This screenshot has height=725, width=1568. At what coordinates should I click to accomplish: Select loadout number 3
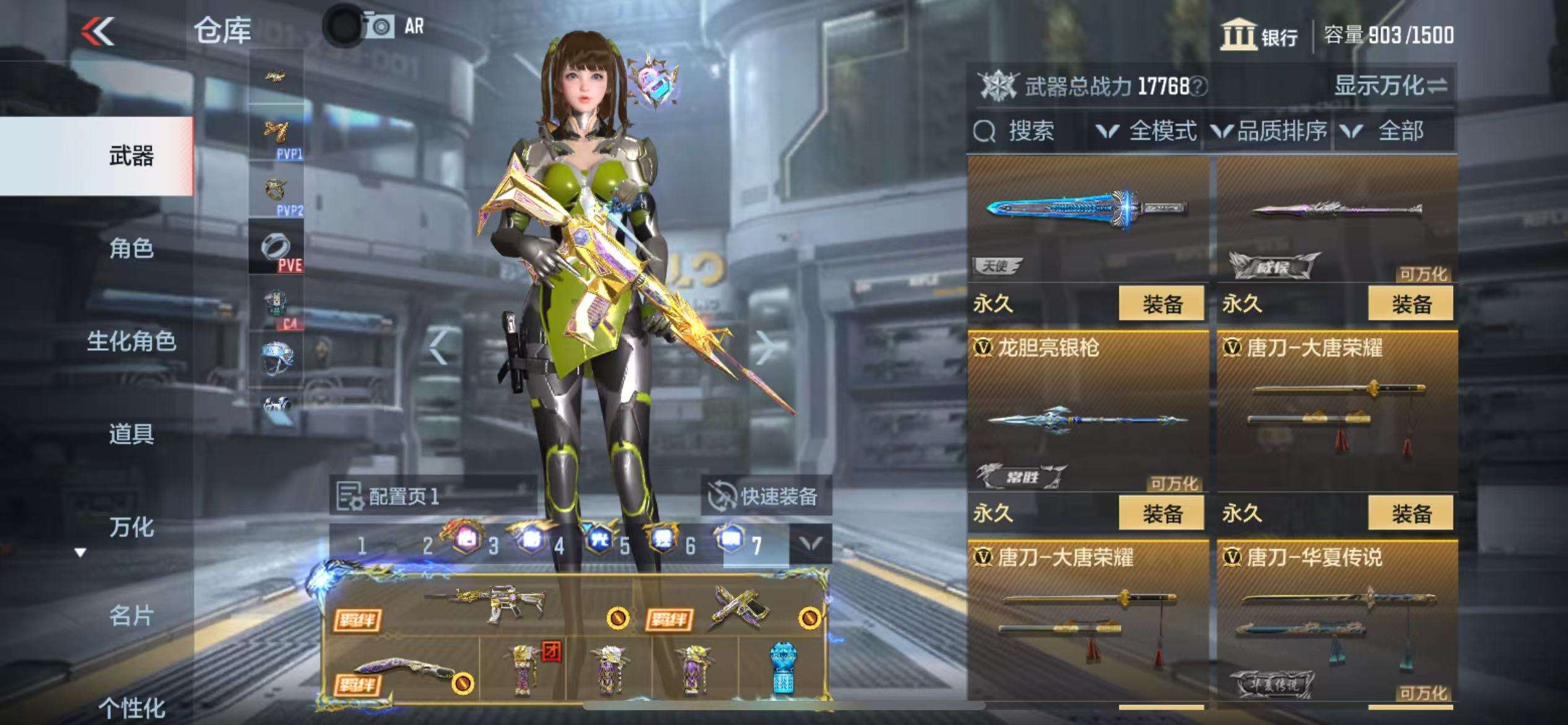pyautogui.click(x=493, y=546)
